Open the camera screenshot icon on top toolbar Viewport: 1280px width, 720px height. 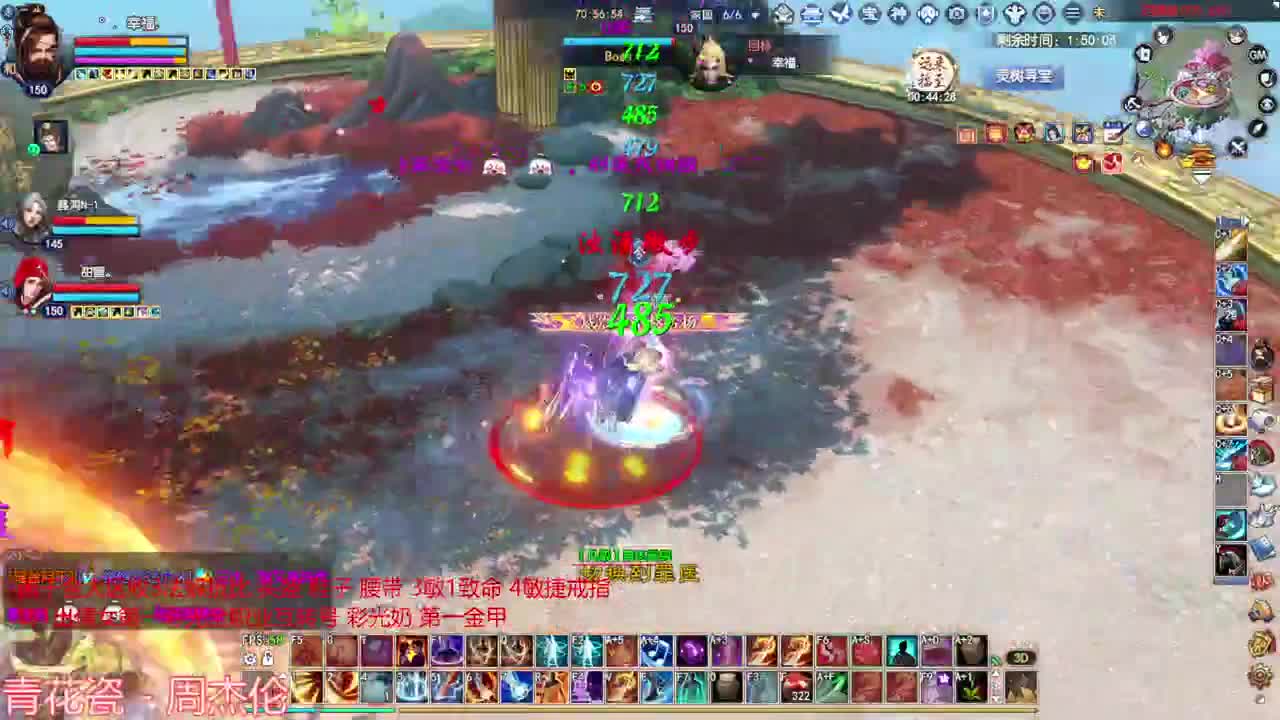pyautogui.click(x=956, y=14)
